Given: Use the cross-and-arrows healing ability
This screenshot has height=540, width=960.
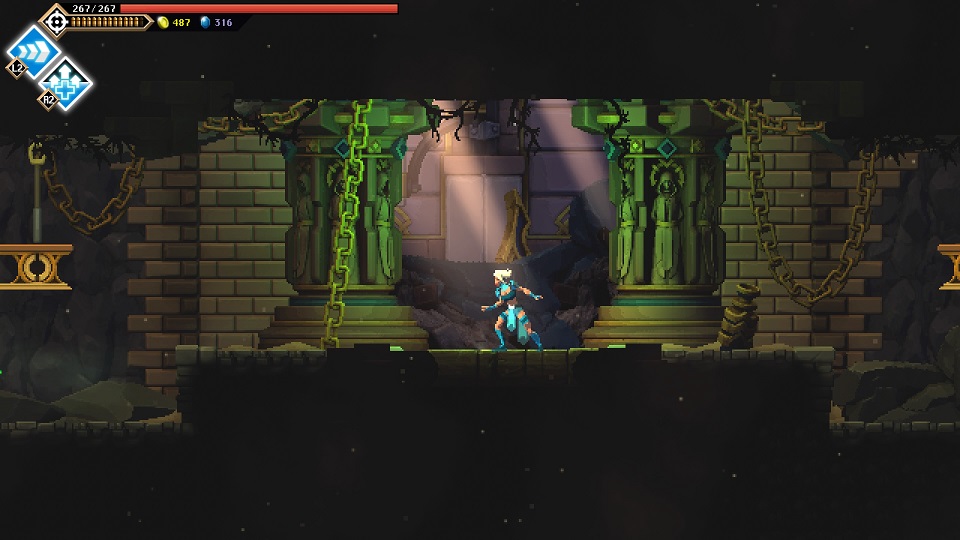Looking at the screenshot, I should pos(66,84).
